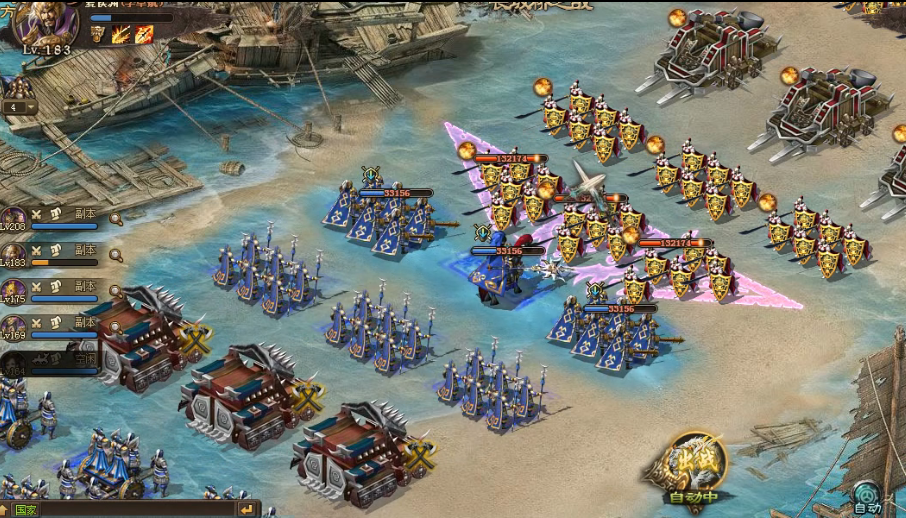906x518 pixels.
Task: Click the magnifier next to the Lv169 general
Action: pyautogui.click(x=116, y=327)
